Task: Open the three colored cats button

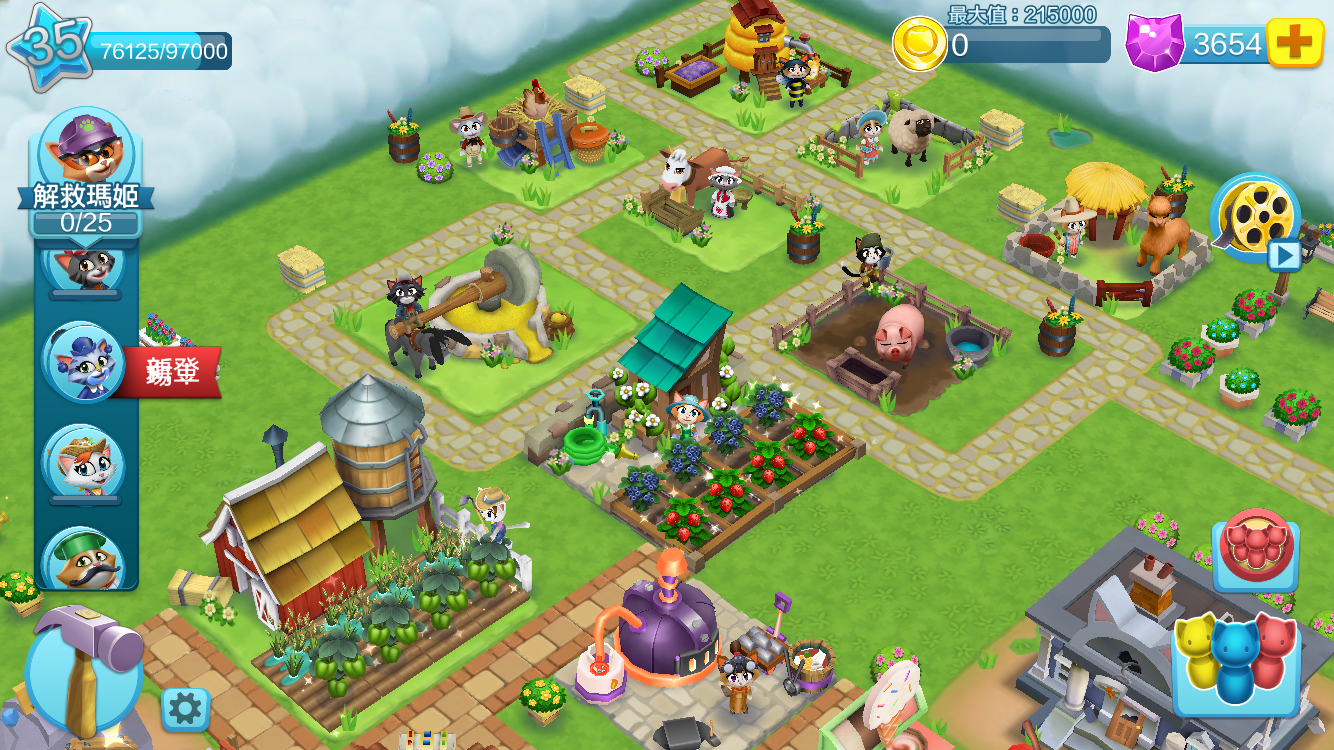Action: tap(1235, 662)
